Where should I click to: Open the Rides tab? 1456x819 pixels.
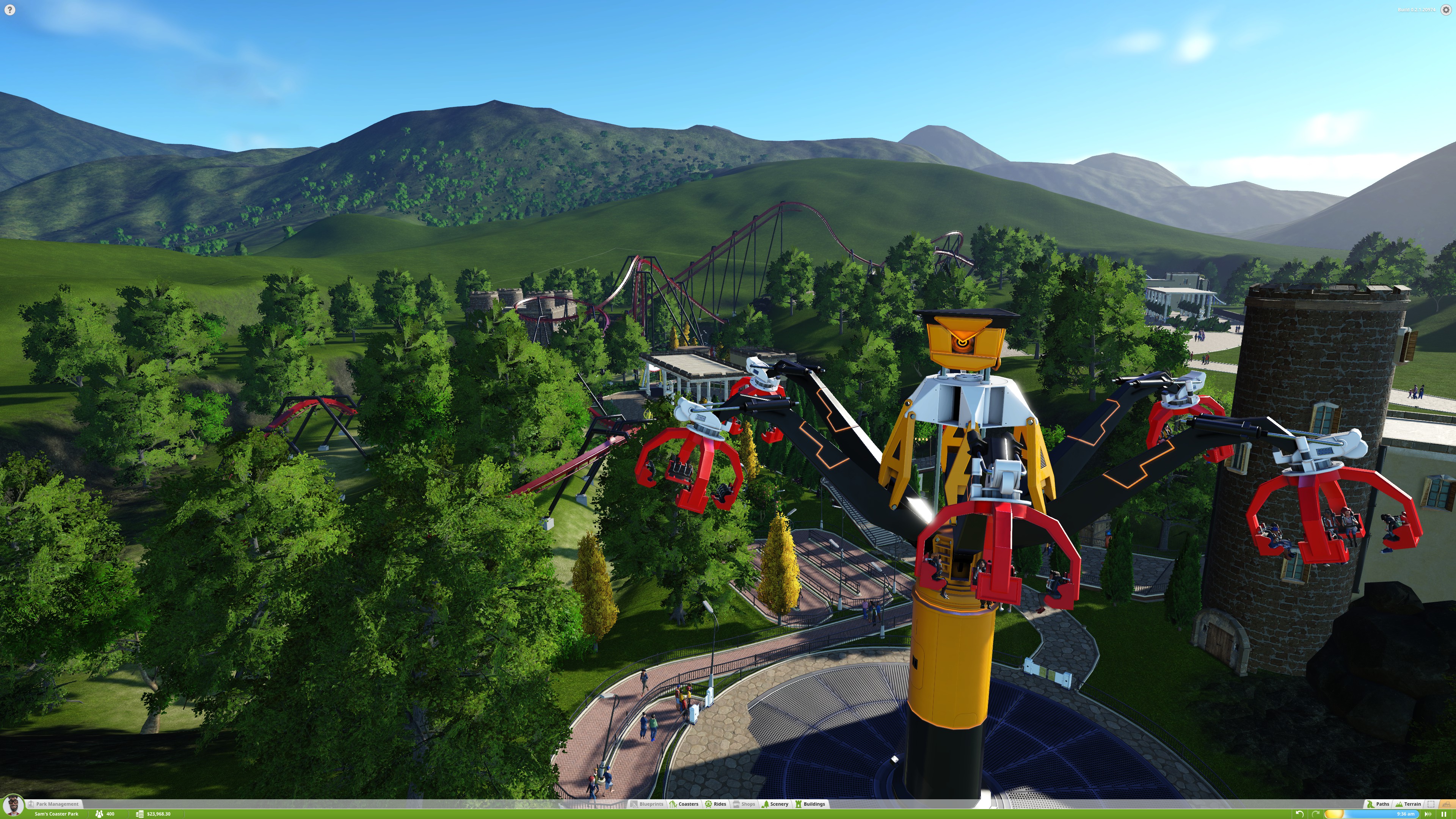point(715,804)
